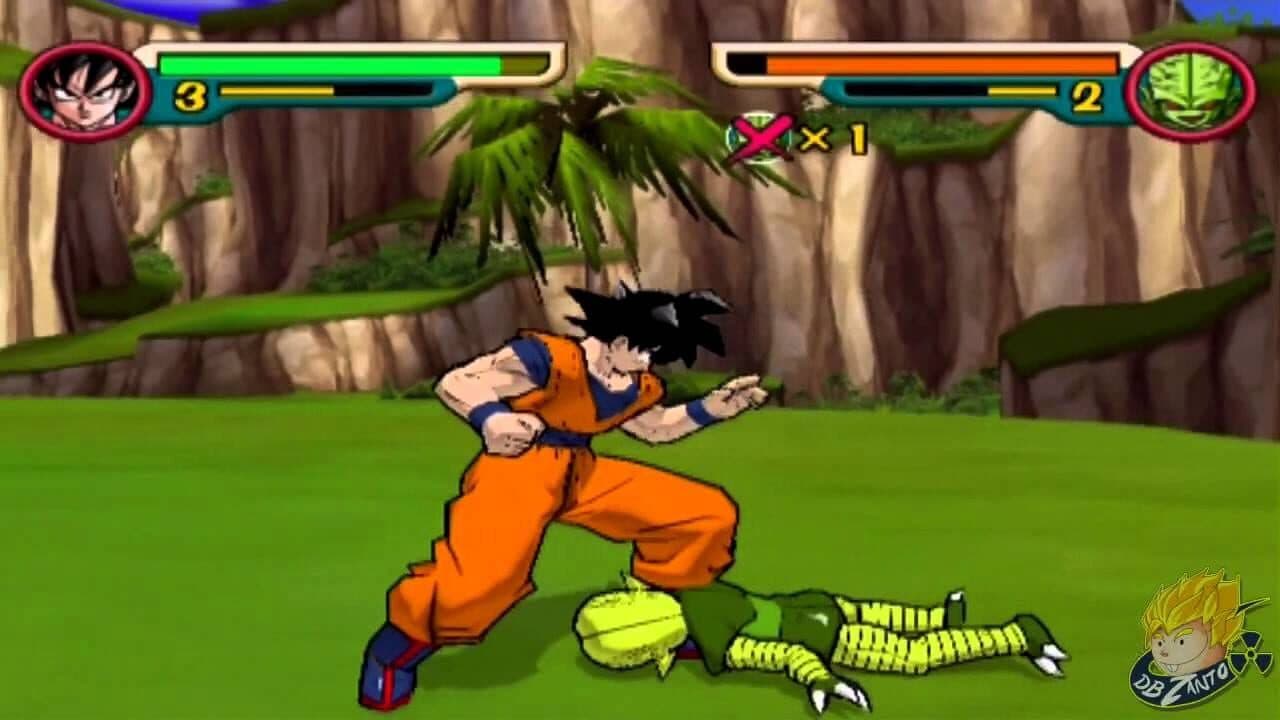Collapse the teal ki gauge panel under Goku's bar
Screen dimensions: 1280x720
pyautogui.click(x=300, y=97)
